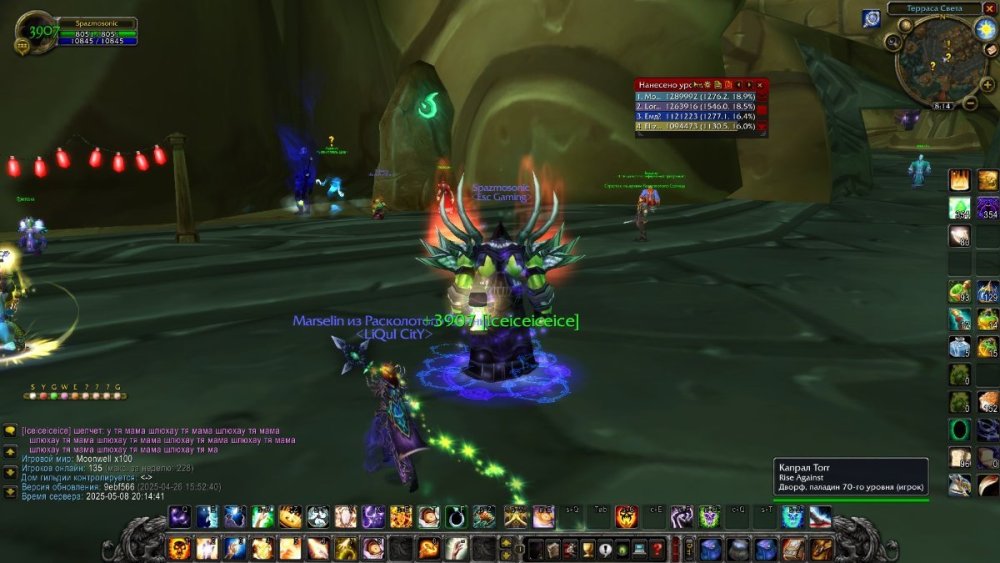Open the red question mark help button
1000x563 pixels.
(x=657, y=548)
